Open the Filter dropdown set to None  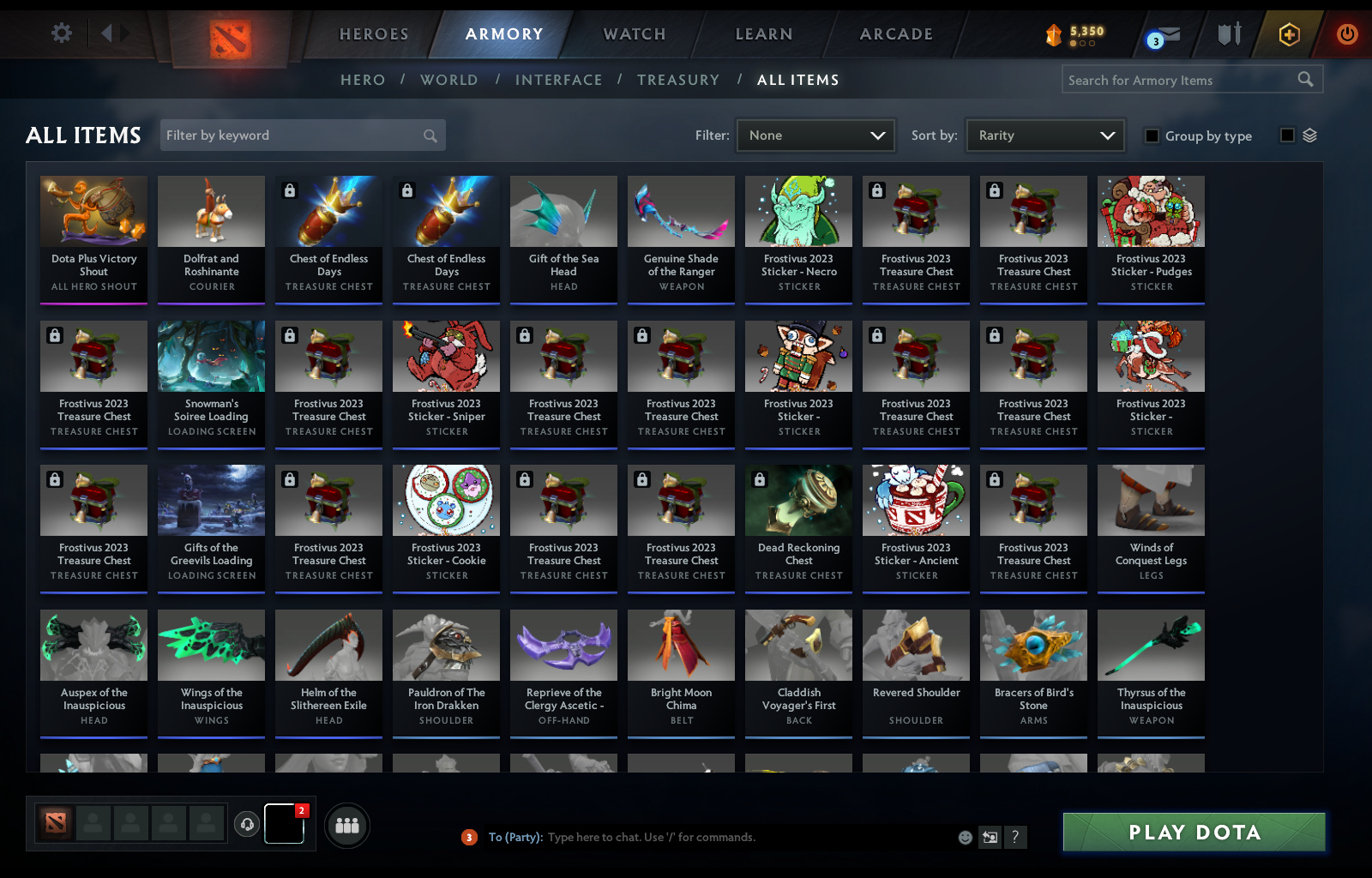click(x=815, y=135)
